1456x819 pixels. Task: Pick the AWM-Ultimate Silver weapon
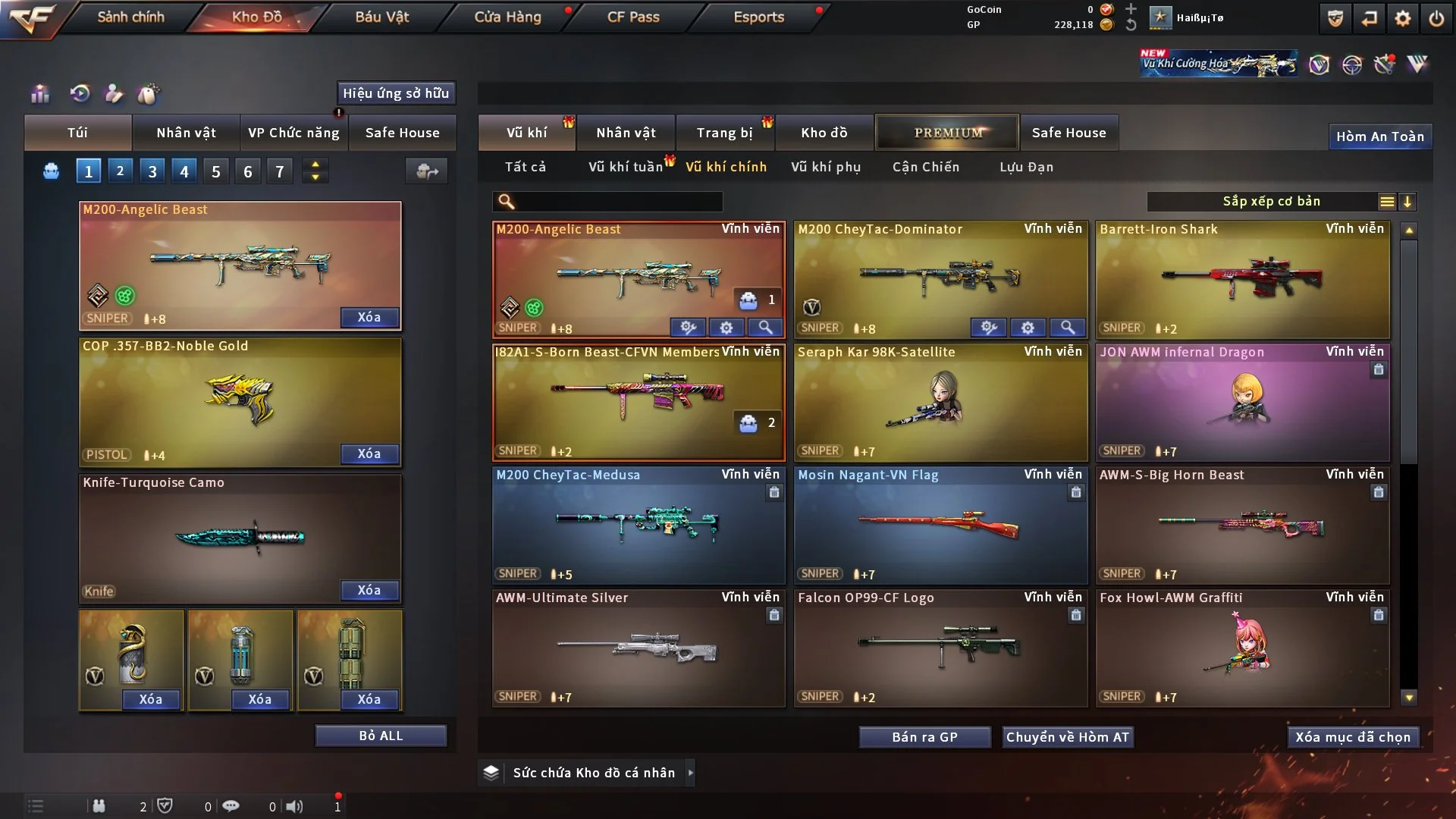point(639,648)
